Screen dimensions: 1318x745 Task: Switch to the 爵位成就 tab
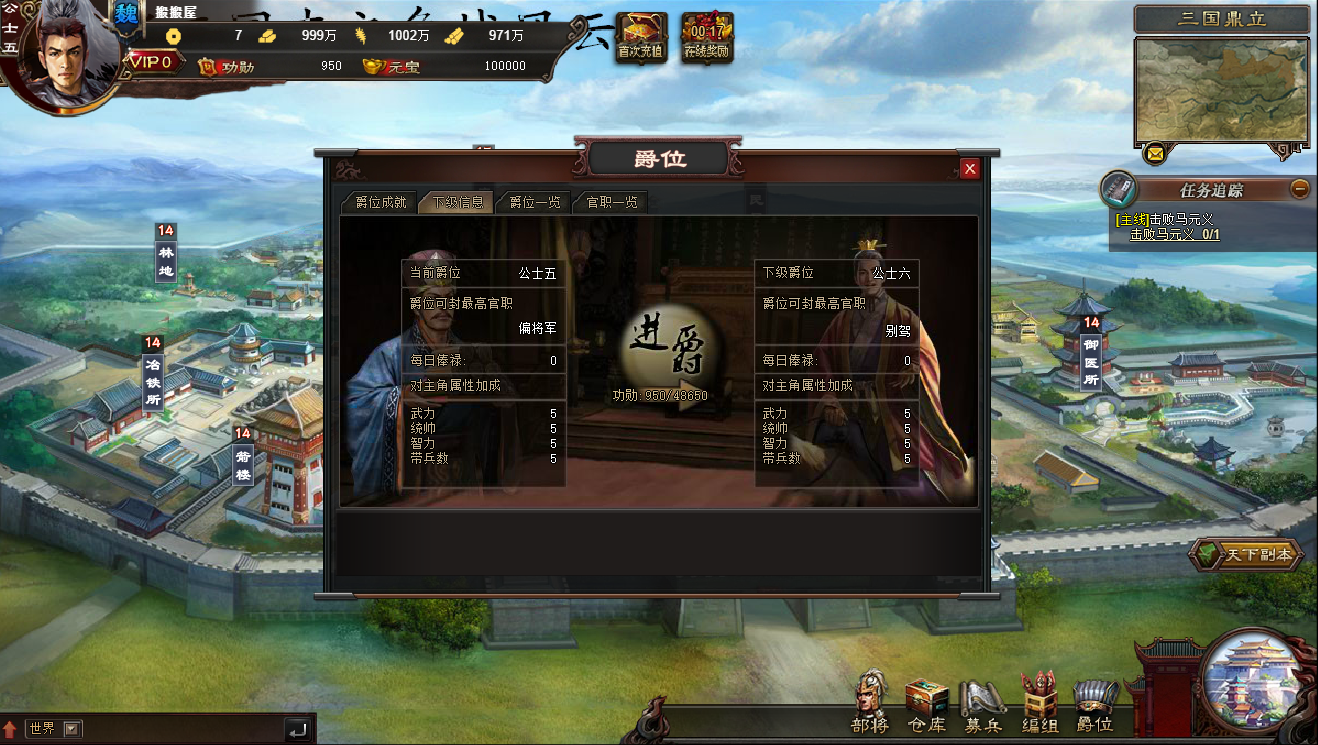click(x=374, y=202)
